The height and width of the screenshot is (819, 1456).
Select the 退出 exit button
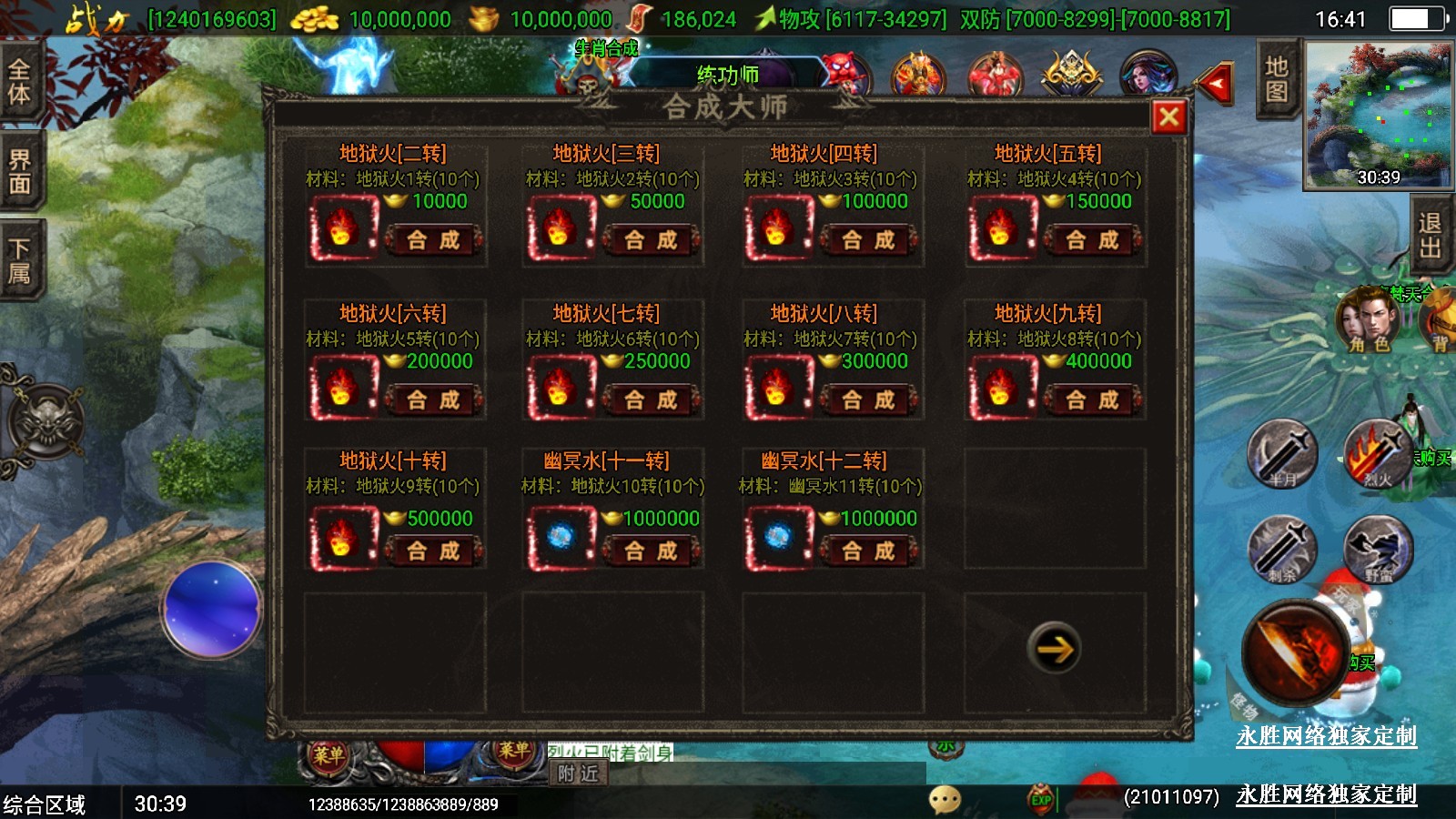[x=1430, y=236]
